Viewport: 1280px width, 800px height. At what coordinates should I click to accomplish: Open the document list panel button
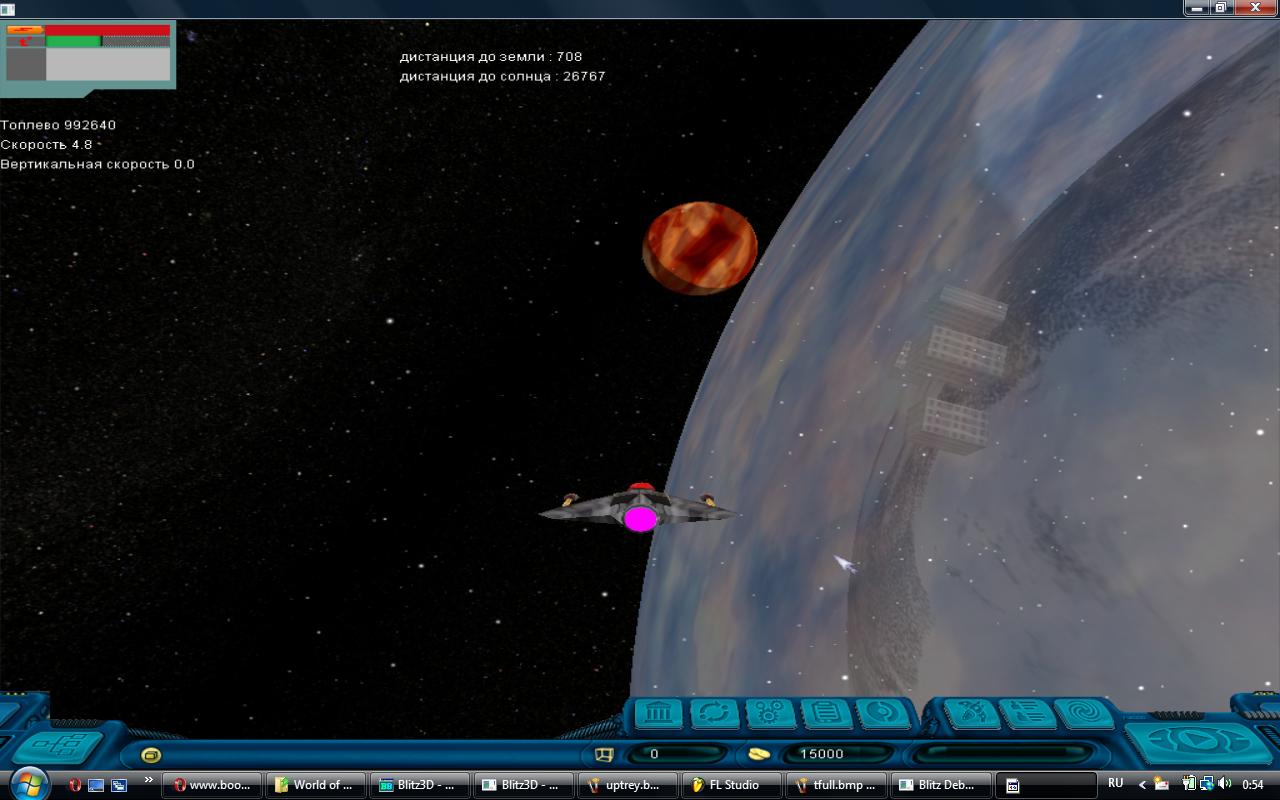(826, 714)
